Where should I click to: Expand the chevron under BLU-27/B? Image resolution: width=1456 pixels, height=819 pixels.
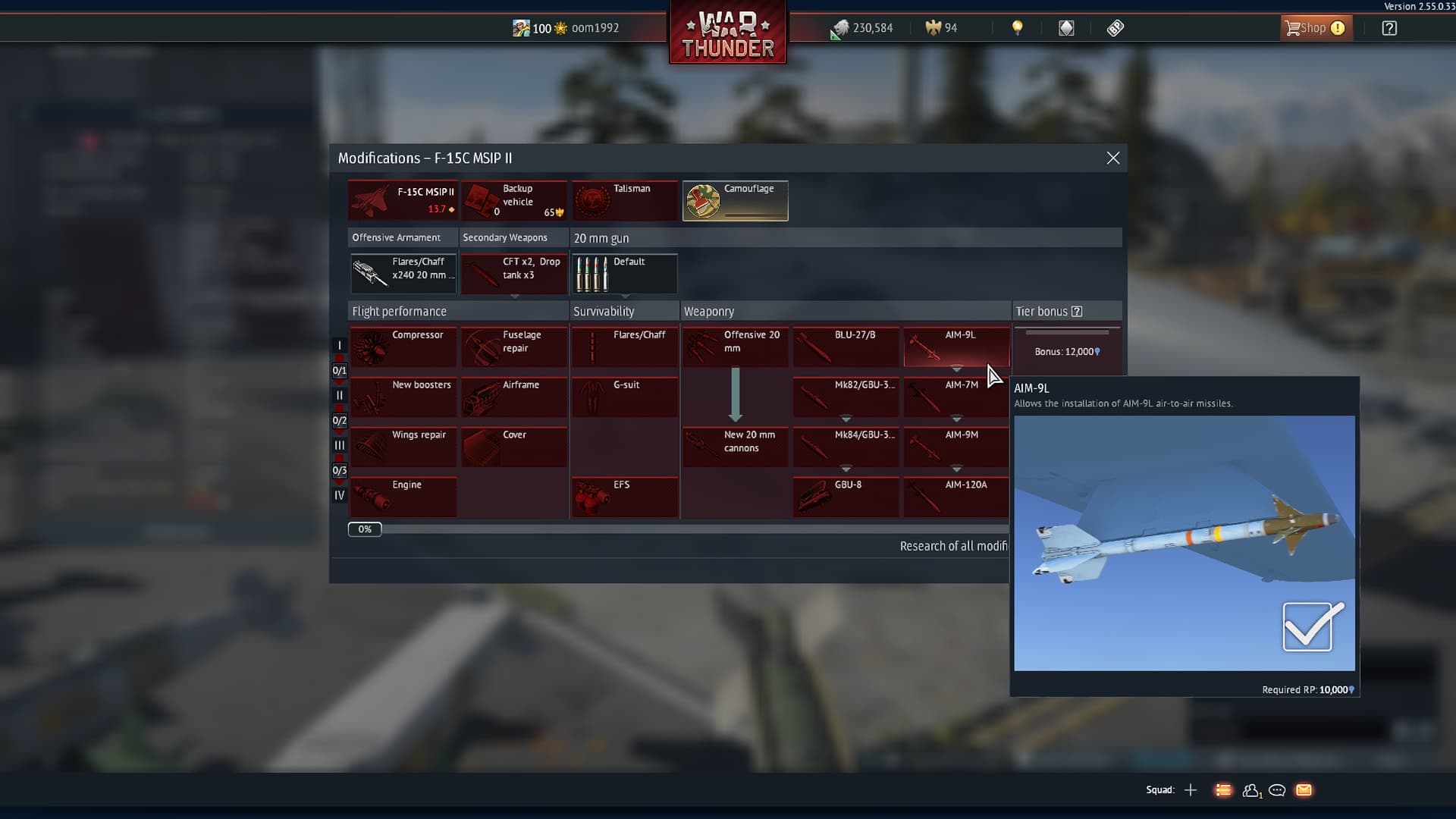click(845, 368)
